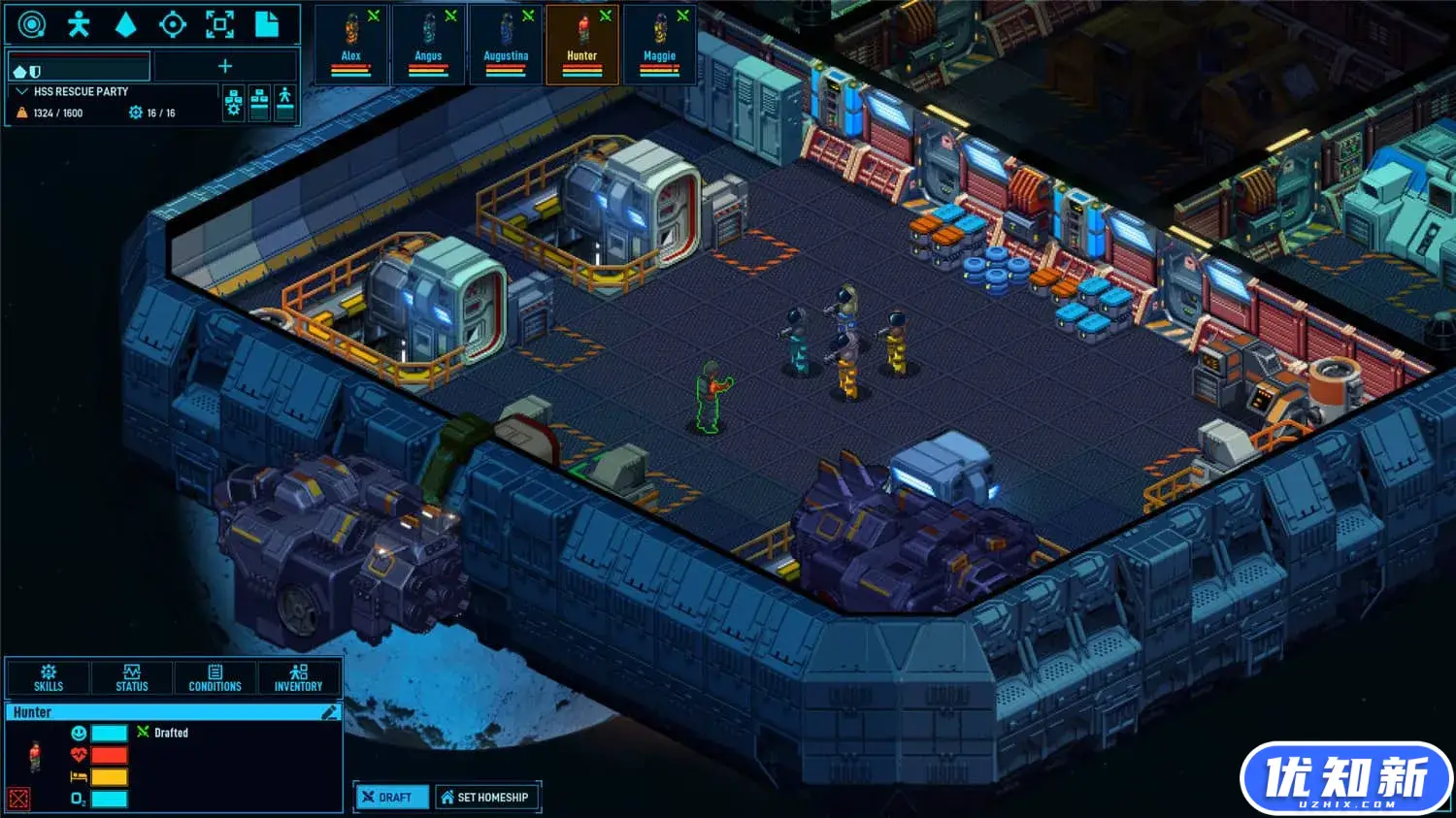Toggle the expand-arrows fullscreen icon
1456x818 pixels.
point(219,24)
